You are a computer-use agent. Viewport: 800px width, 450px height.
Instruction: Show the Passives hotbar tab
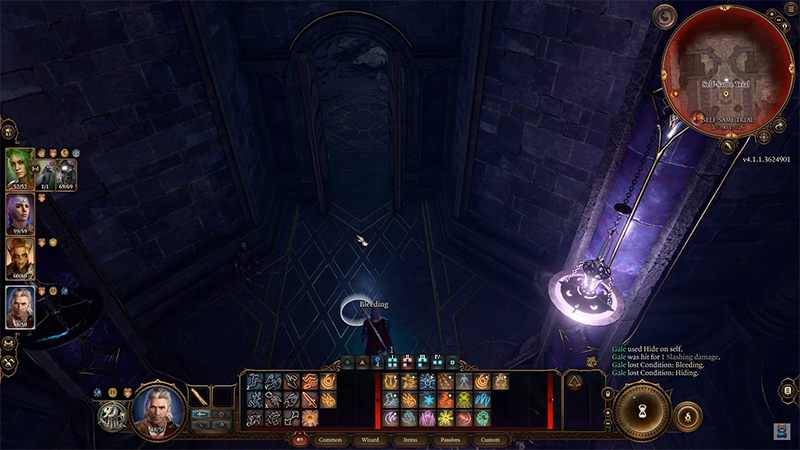click(448, 439)
